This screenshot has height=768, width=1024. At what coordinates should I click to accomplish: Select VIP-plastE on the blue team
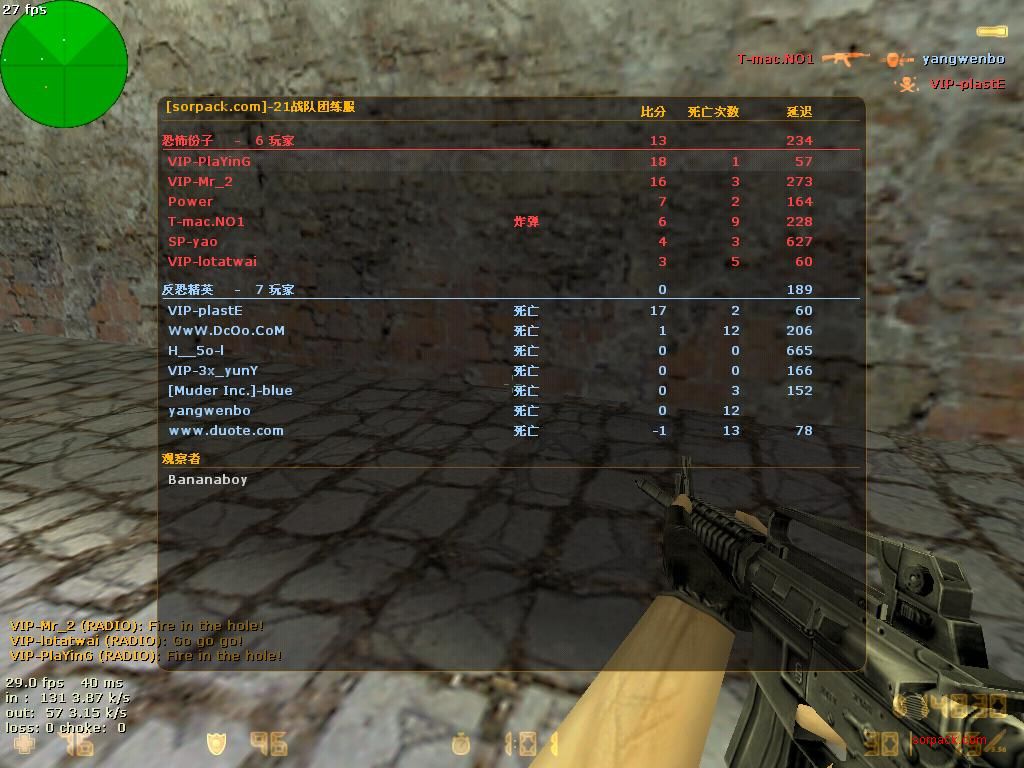(205, 310)
